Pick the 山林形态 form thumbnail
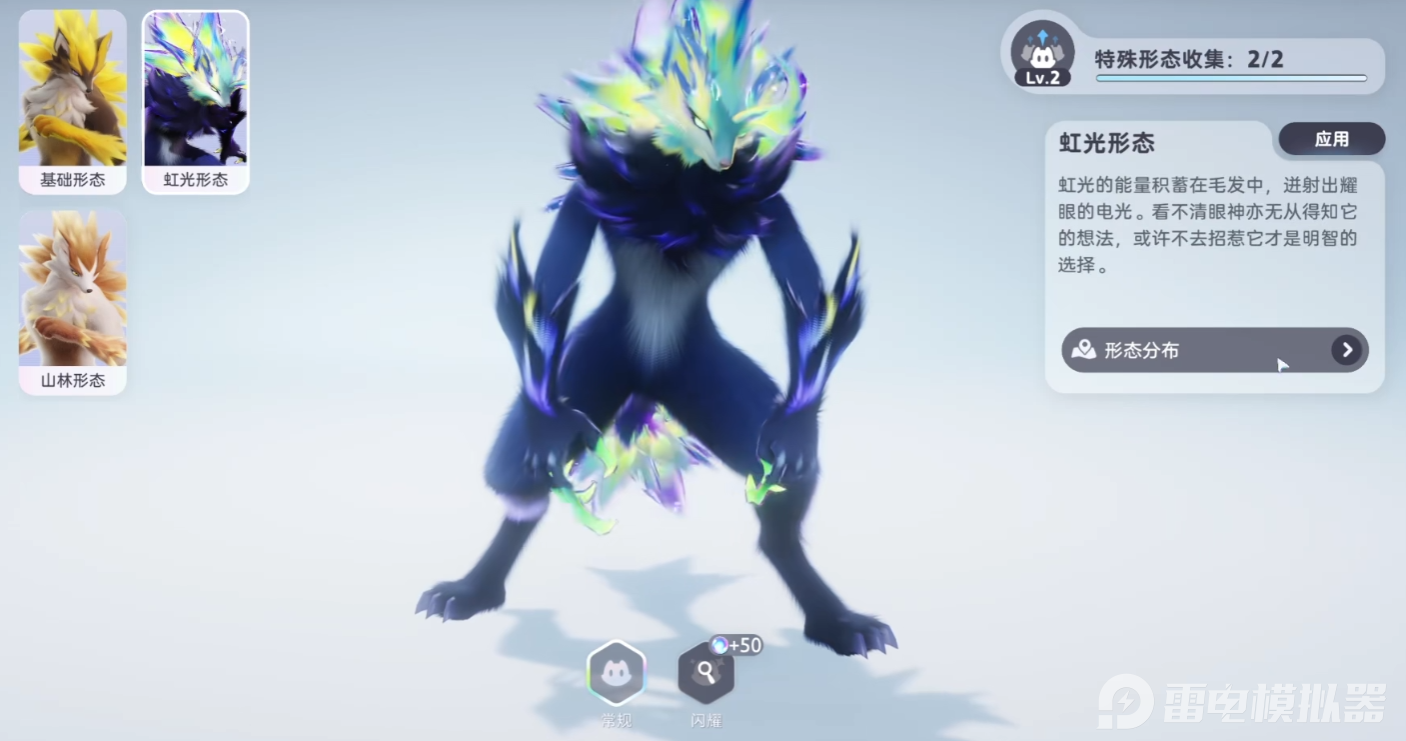The height and width of the screenshot is (741, 1406). (x=72, y=301)
